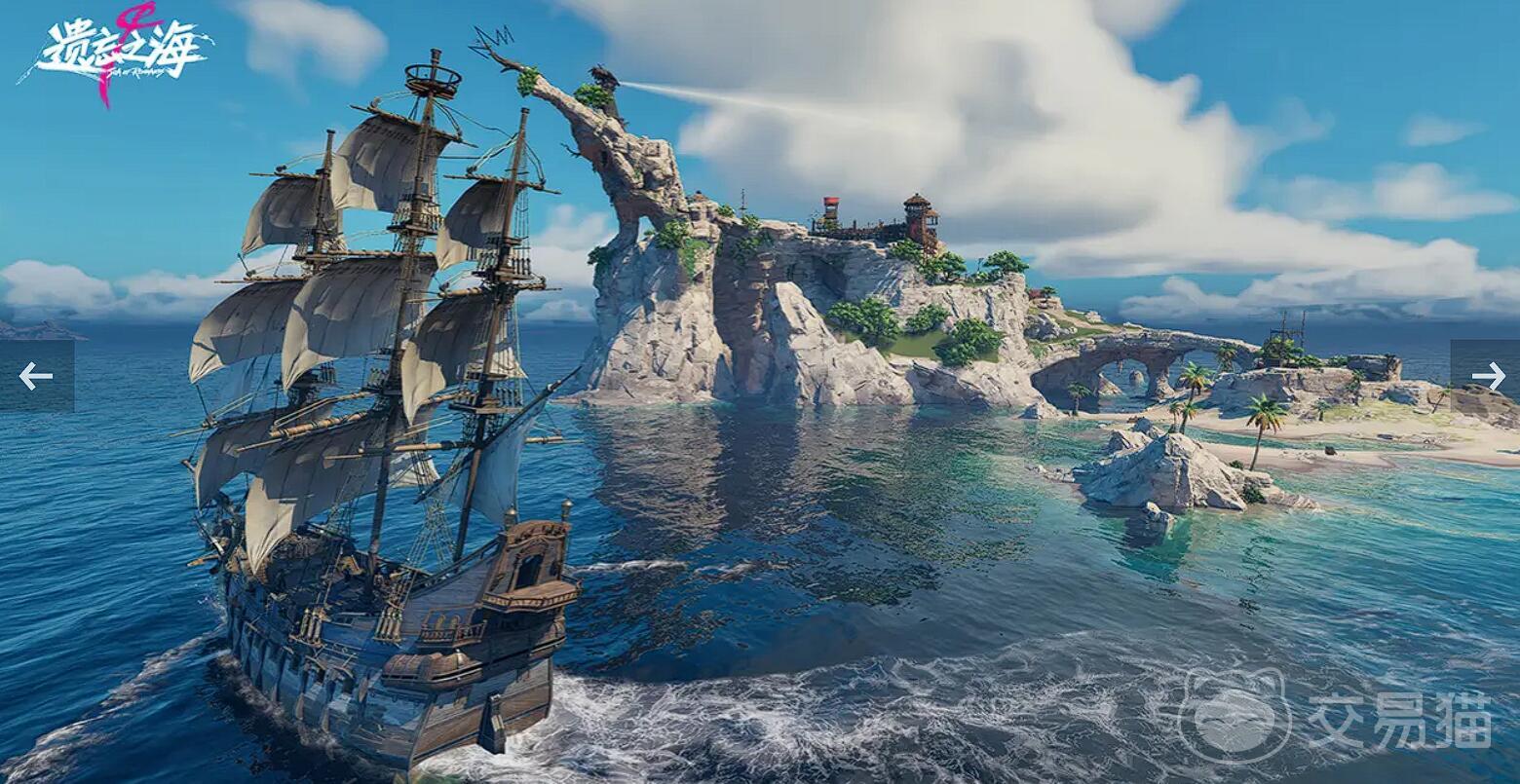Go to the previous image with the left arrow
Image resolution: width=1520 pixels, height=784 pixels.
36,376
